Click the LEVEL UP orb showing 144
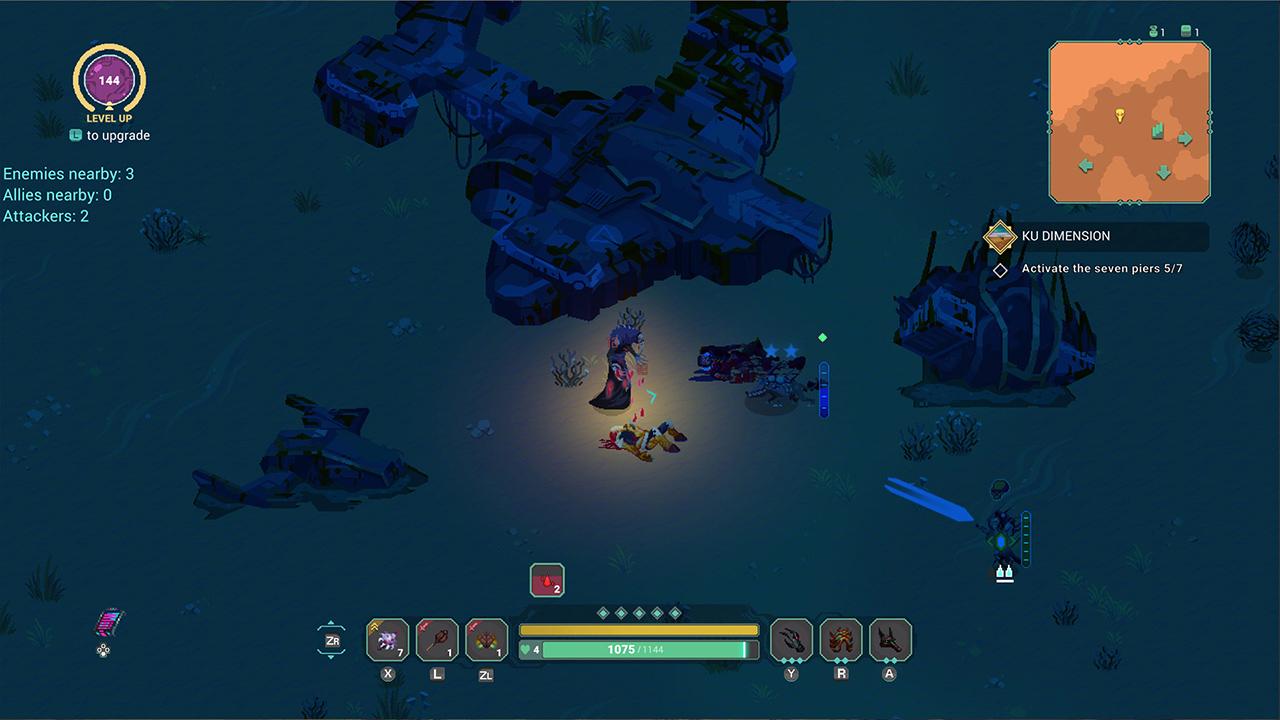Viewport: 1280px width, 720px height. coord(109,82)
